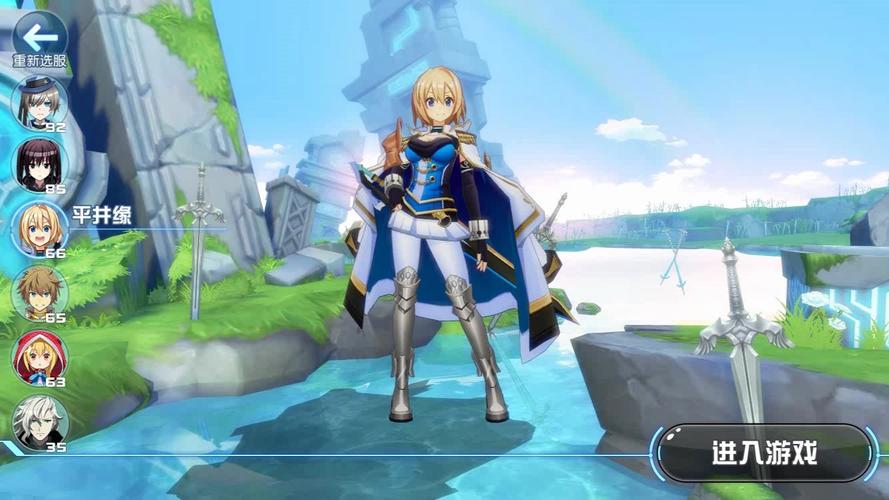Enter the game with 进入游戏 button
This screenshot has height=500, width=889.
(x=765, y=453)
